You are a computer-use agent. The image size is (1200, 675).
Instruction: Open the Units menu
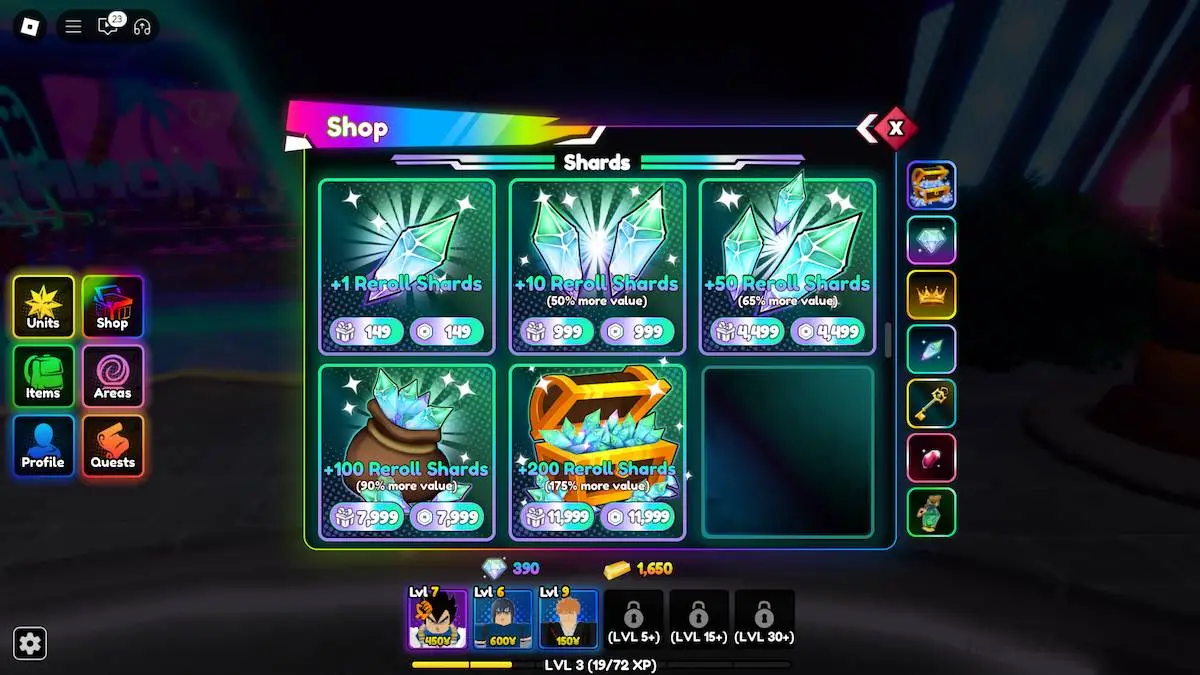(43, 306)
